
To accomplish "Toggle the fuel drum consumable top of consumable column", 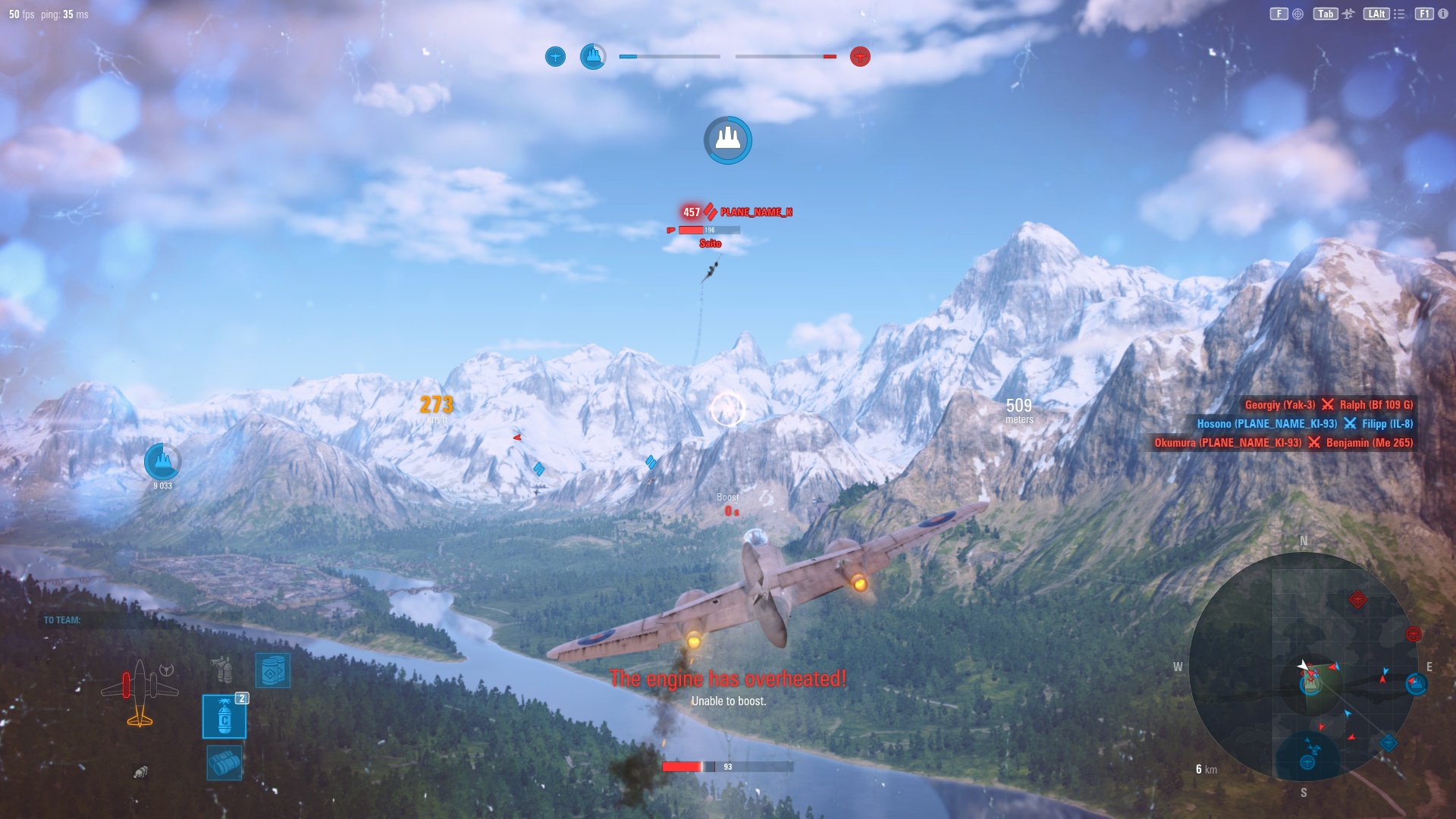I will [x=272, y=670].
